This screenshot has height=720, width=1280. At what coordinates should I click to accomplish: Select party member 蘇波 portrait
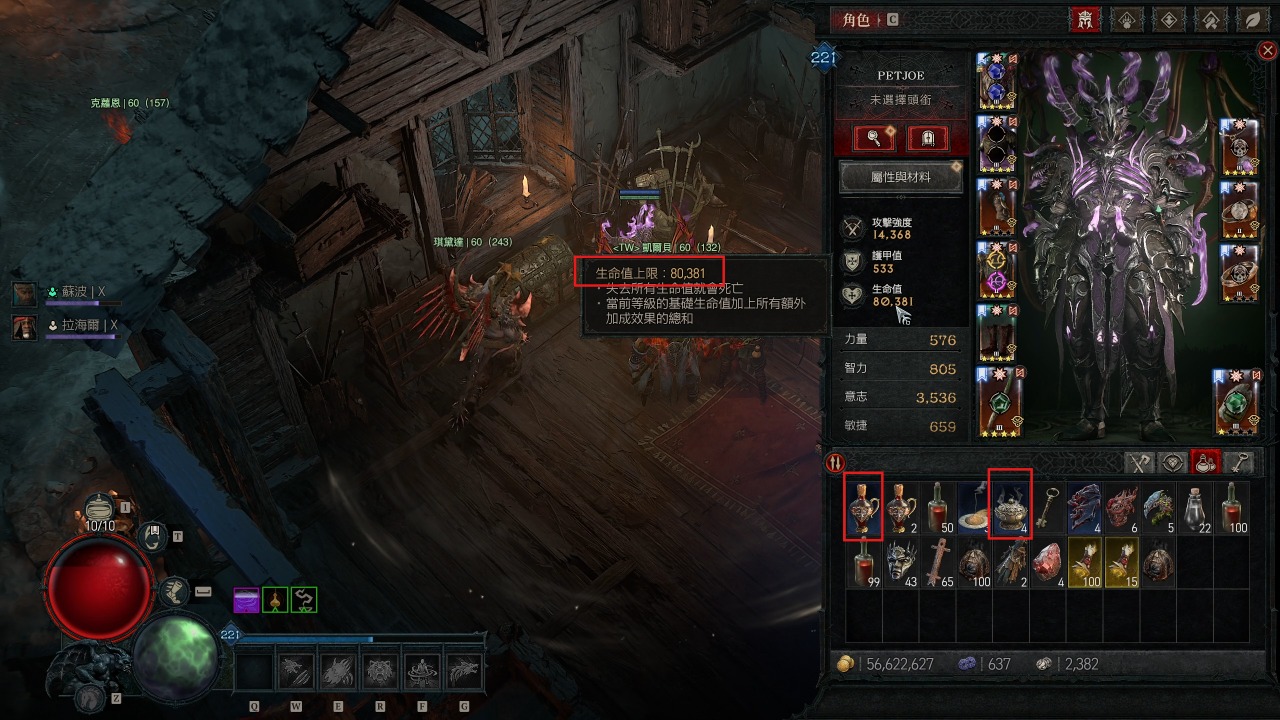point(25,293)
